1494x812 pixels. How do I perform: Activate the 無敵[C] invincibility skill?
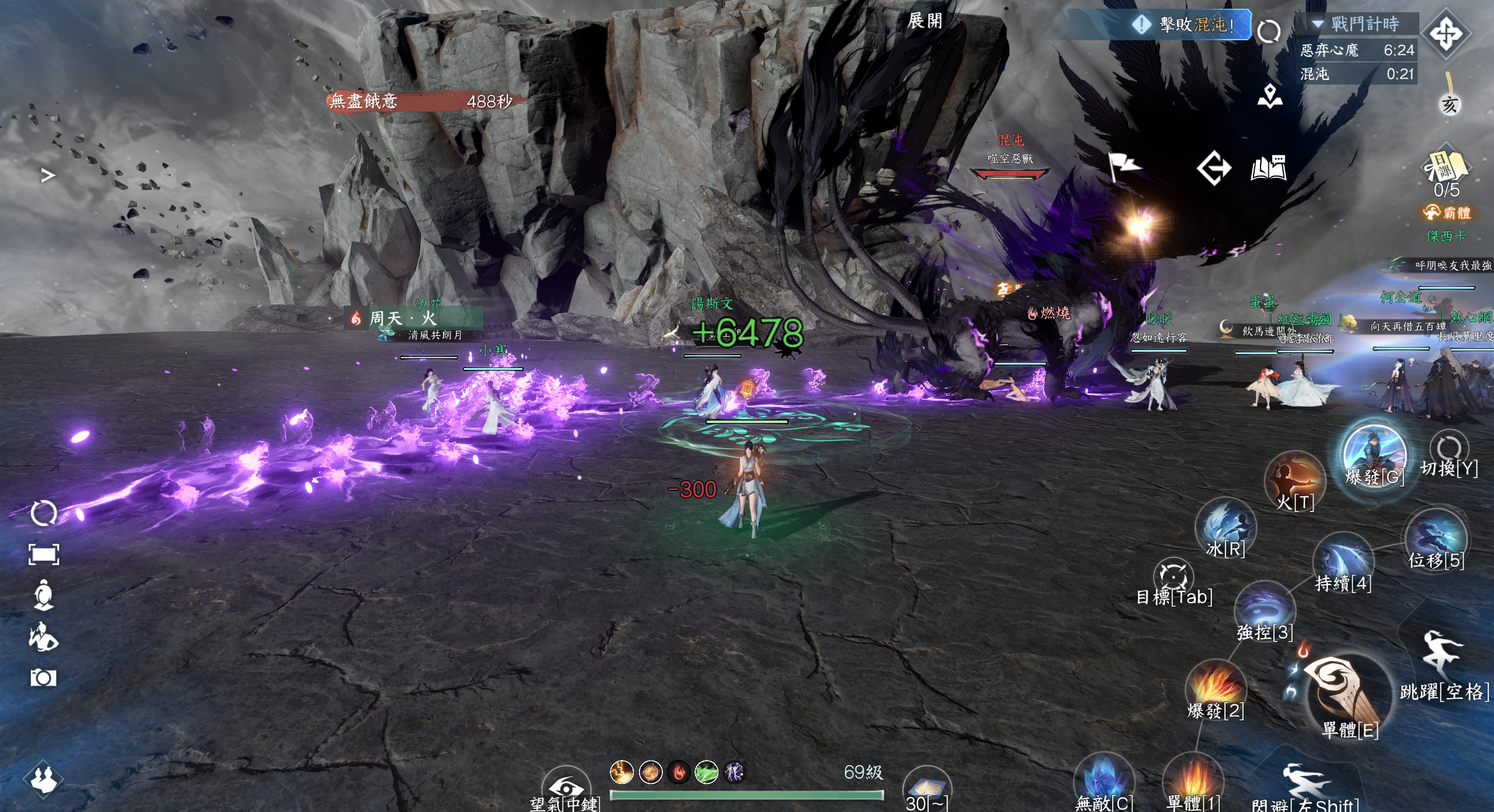(x=1104, y=781)
